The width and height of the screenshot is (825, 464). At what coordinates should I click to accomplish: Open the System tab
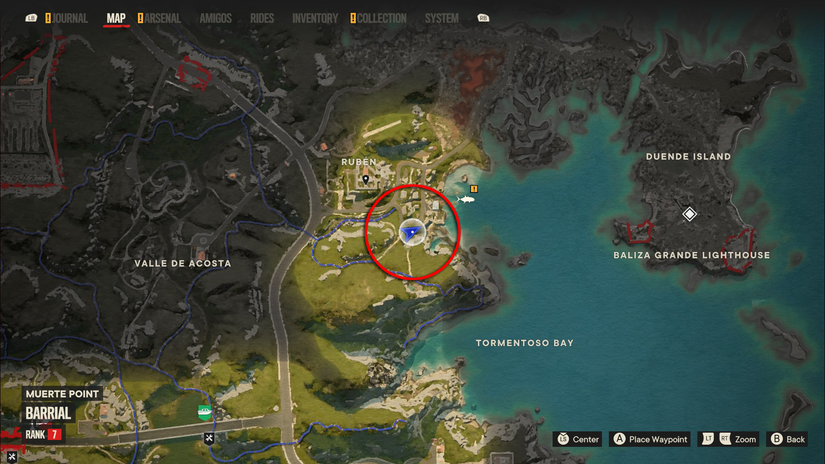coord(441,18)
